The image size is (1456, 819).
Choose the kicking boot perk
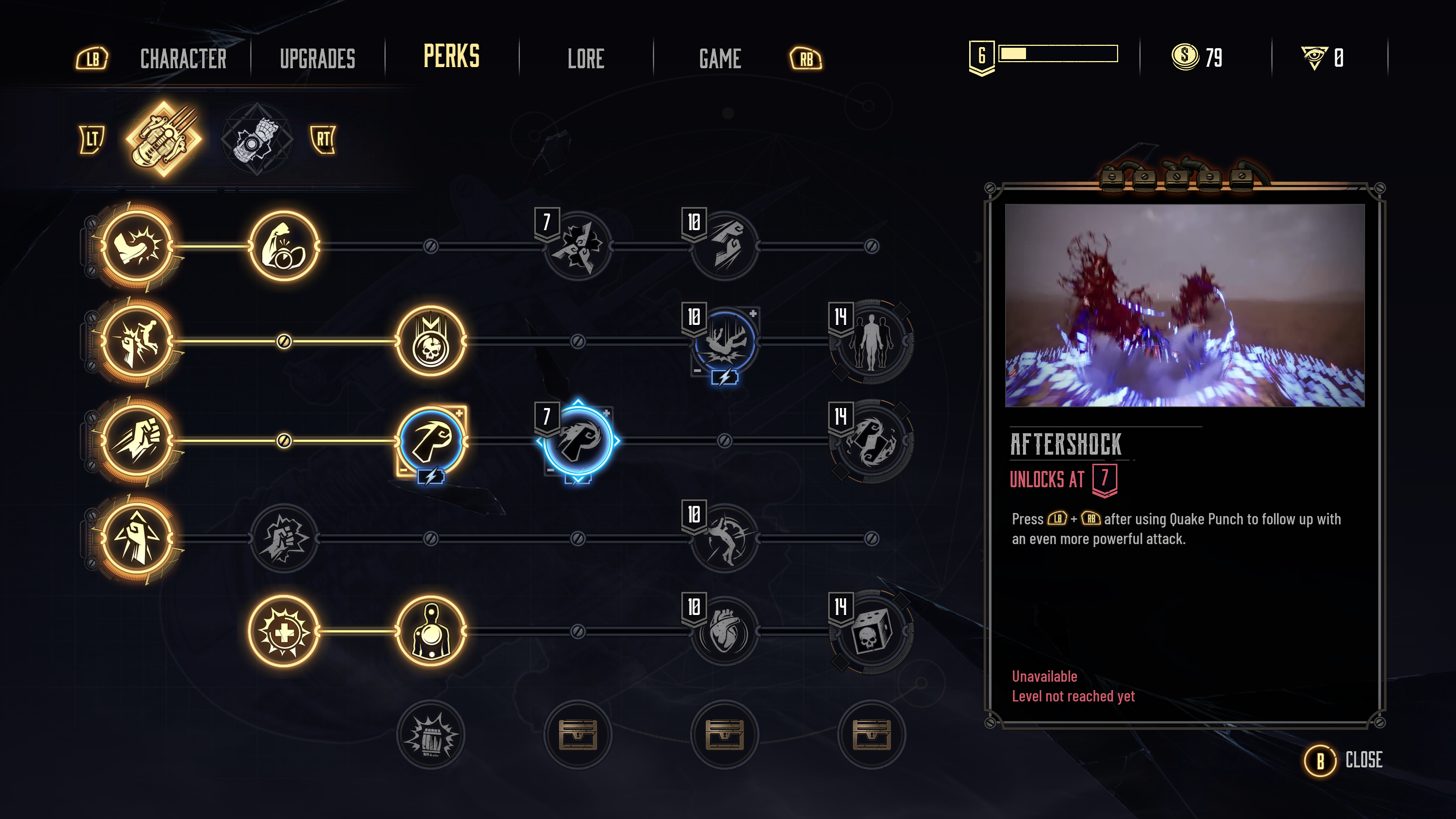137,246
